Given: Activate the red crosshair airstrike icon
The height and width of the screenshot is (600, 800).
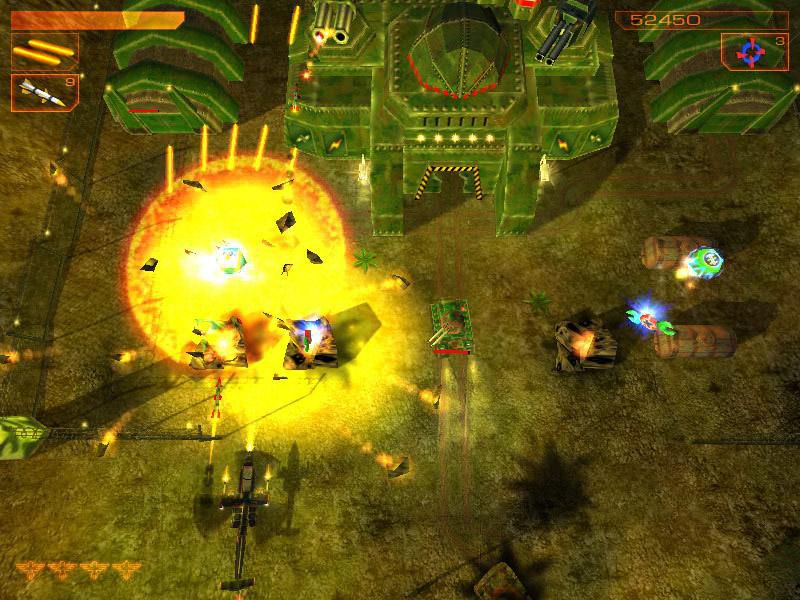Looking at the screenshot, I should click(x=750, y=52).
